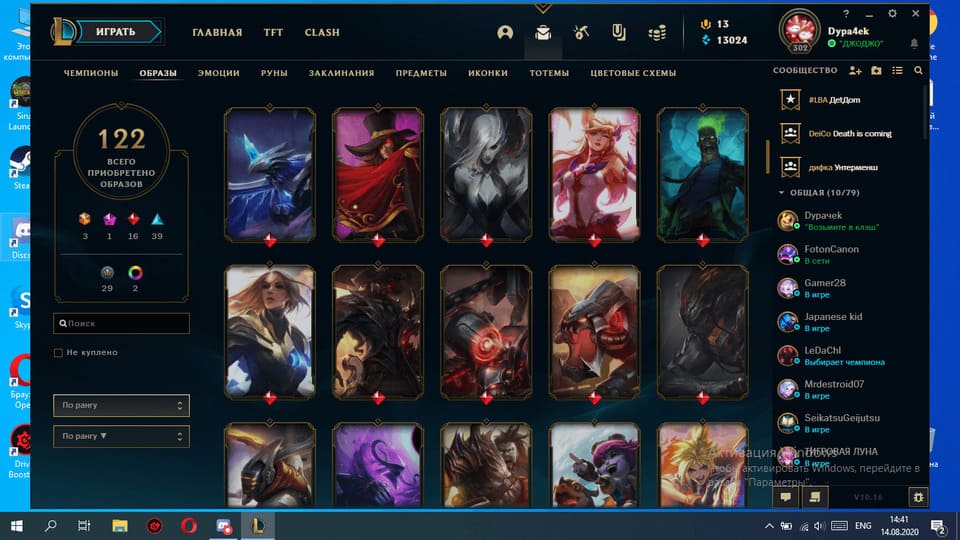
Task: View the ЦВЕТОВЫЕ СХЕМЫ tab
Action: (633, 73)
